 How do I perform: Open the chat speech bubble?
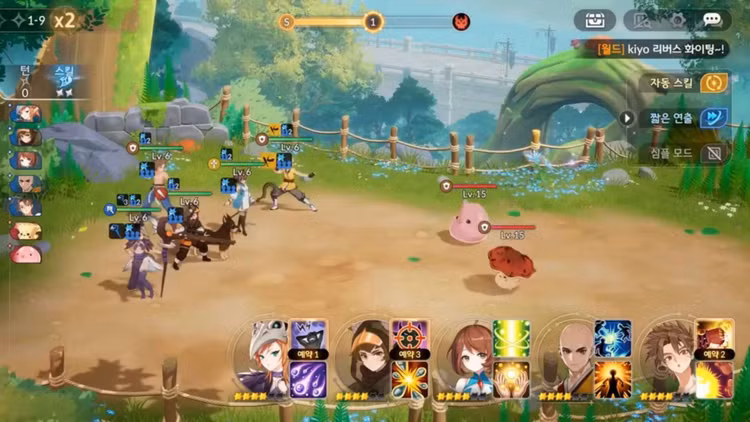click(711, 20)
